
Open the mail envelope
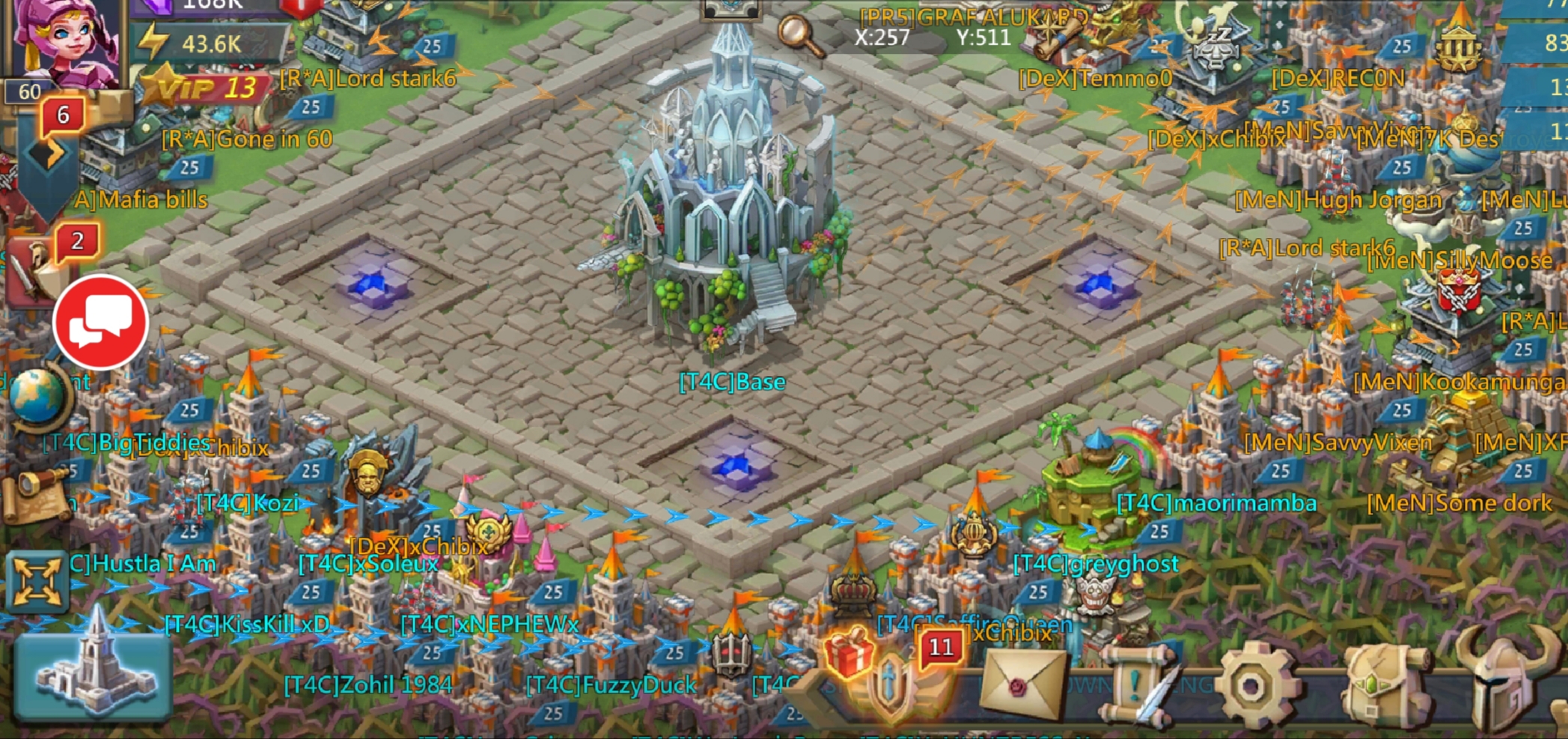tap(1023, 684)
